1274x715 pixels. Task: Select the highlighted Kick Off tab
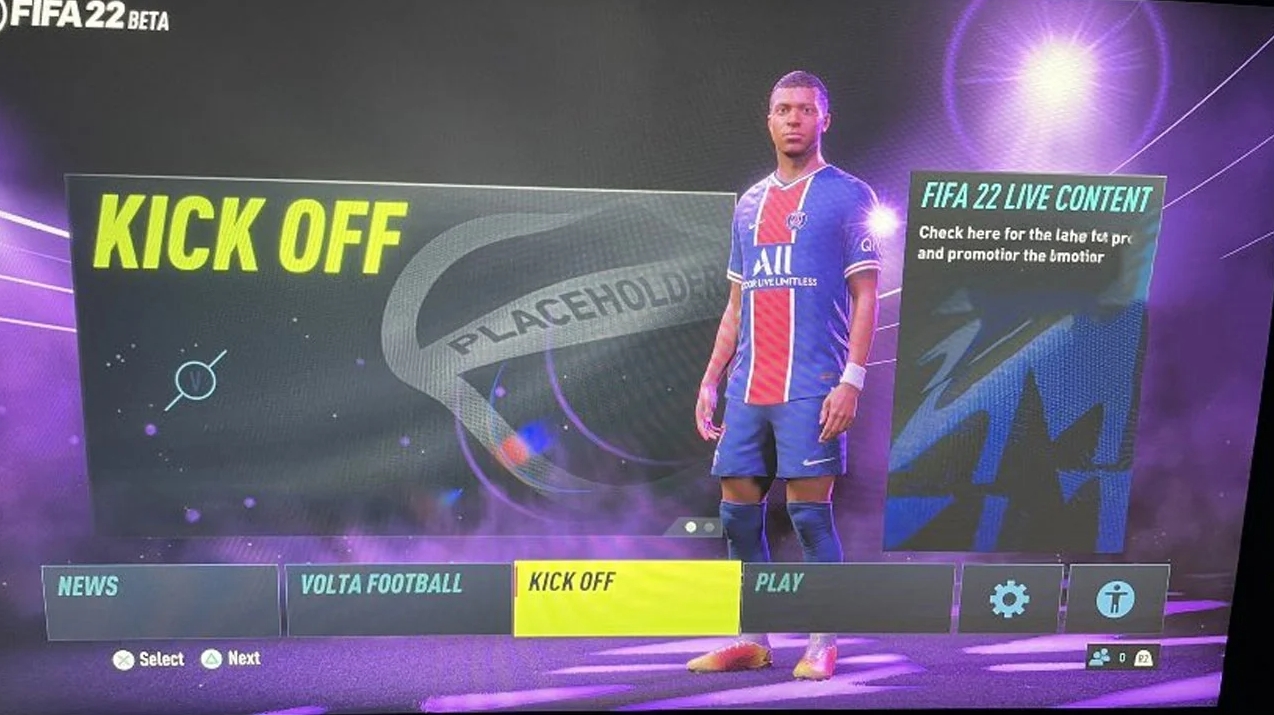pyautogui.click(x=627, y=598)
